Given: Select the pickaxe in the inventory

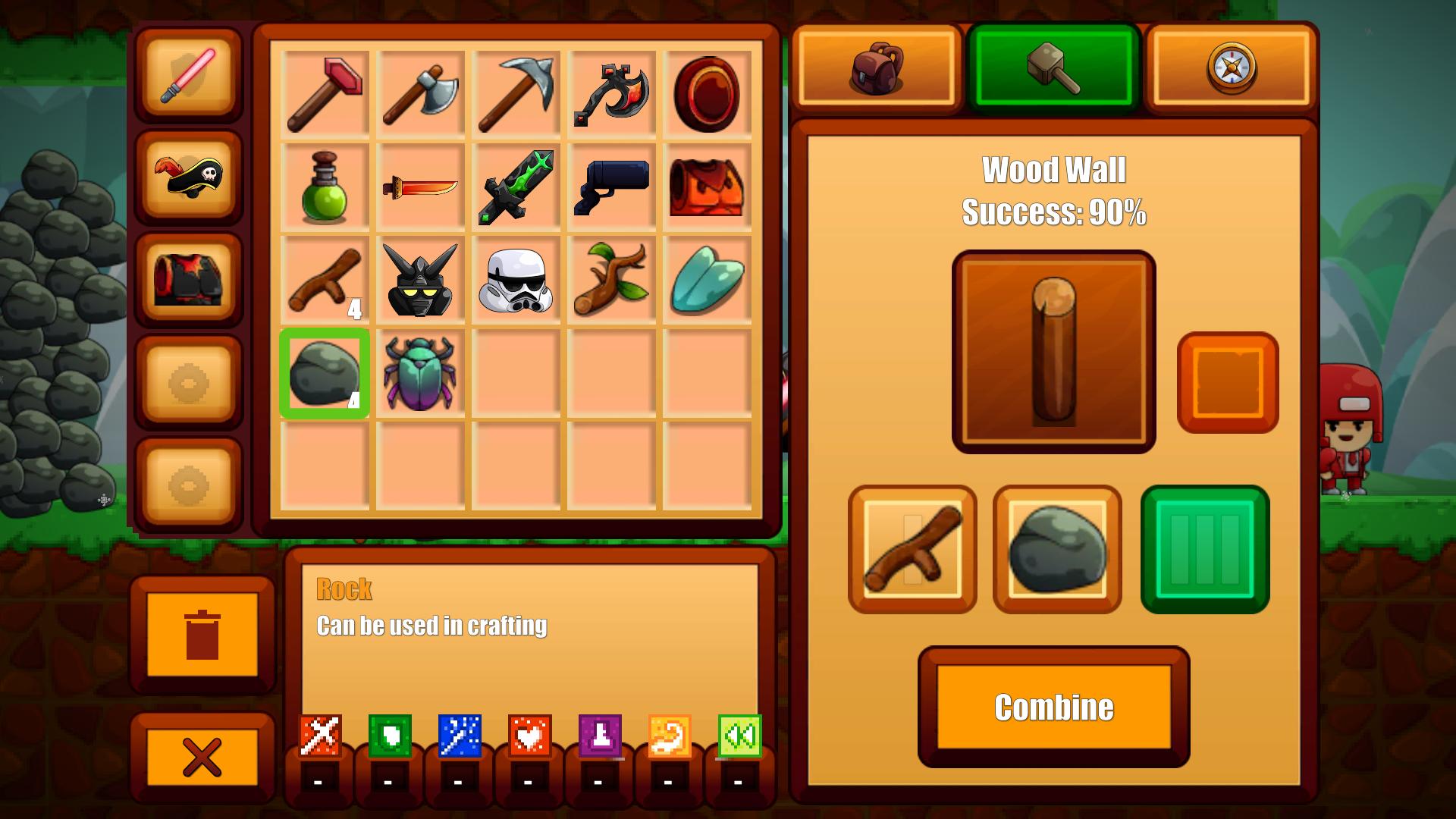Looking at the screenshot, I should click(516, 91).
